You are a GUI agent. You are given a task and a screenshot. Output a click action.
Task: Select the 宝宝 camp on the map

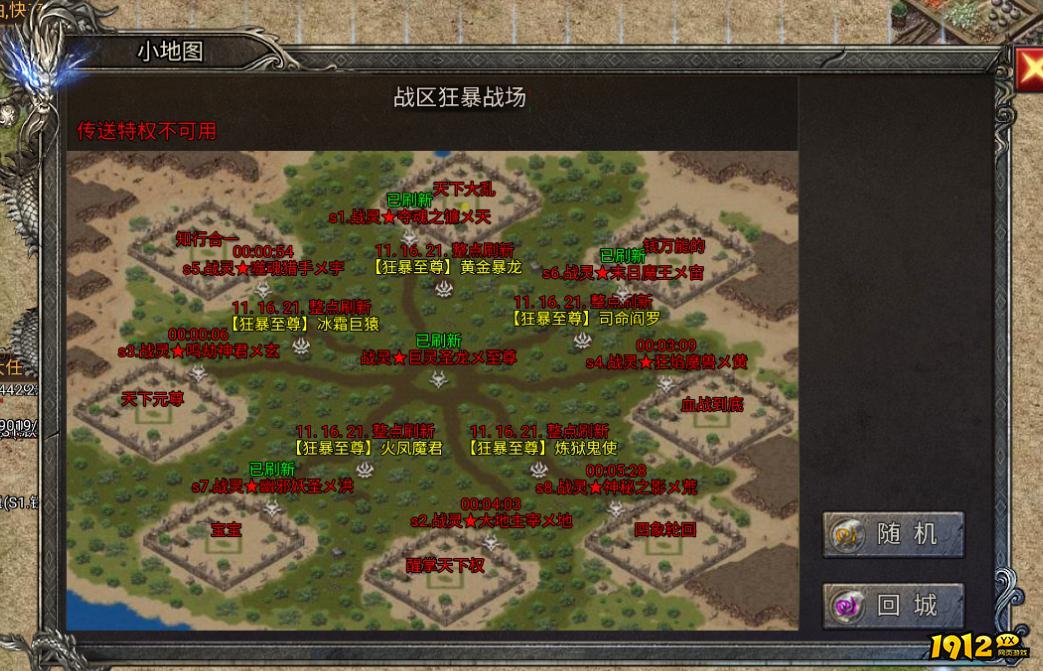226,530
